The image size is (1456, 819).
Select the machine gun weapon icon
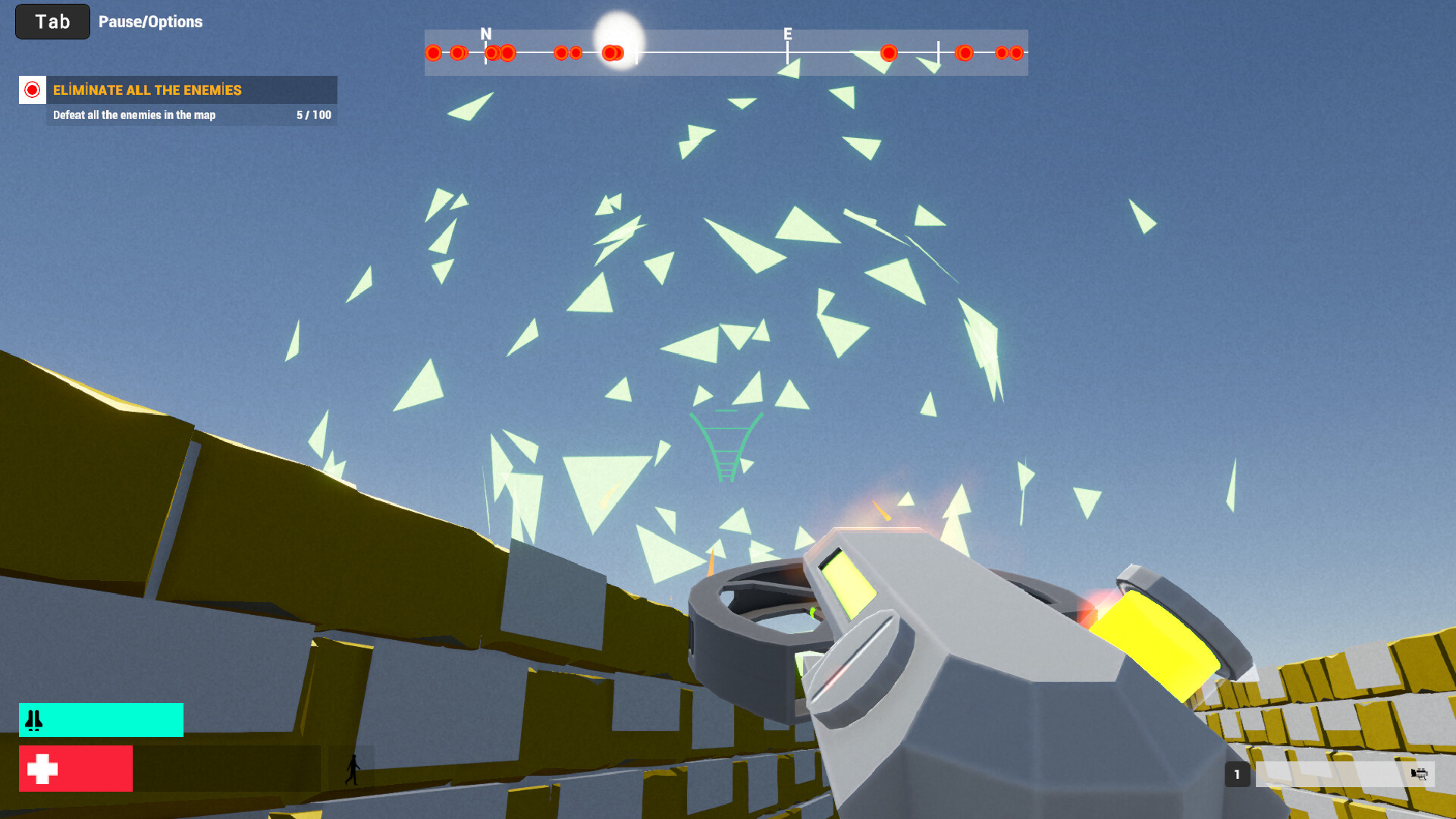click(x=1420, y=776)
